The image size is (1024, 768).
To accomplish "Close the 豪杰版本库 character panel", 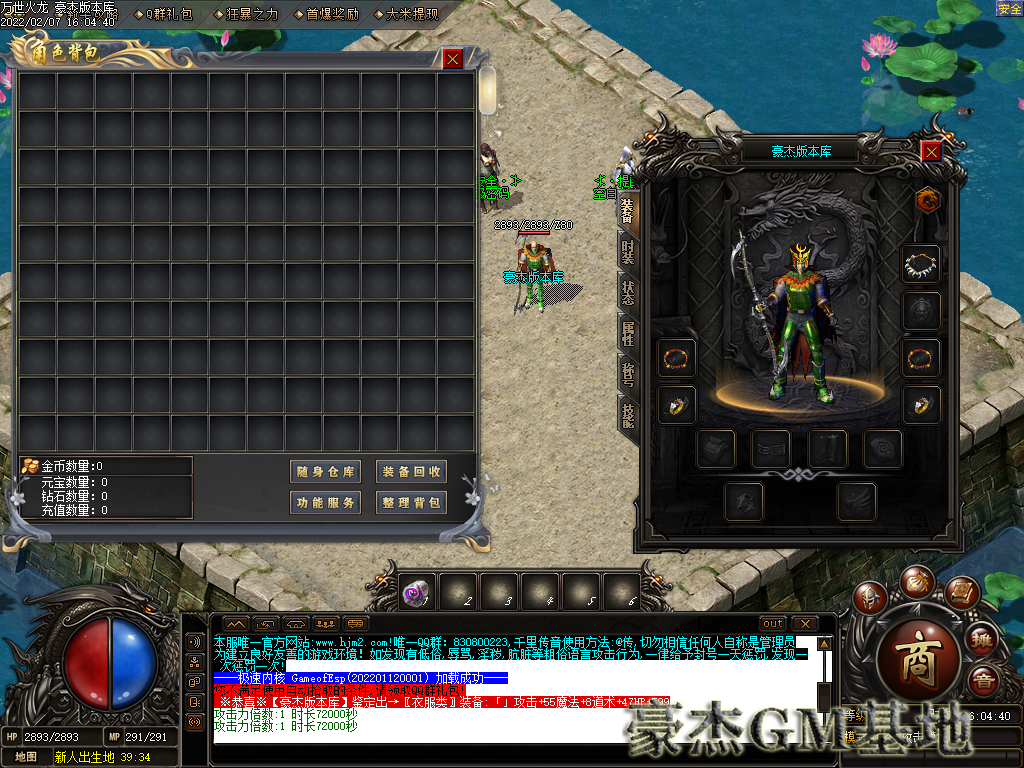I will [931, 151].
